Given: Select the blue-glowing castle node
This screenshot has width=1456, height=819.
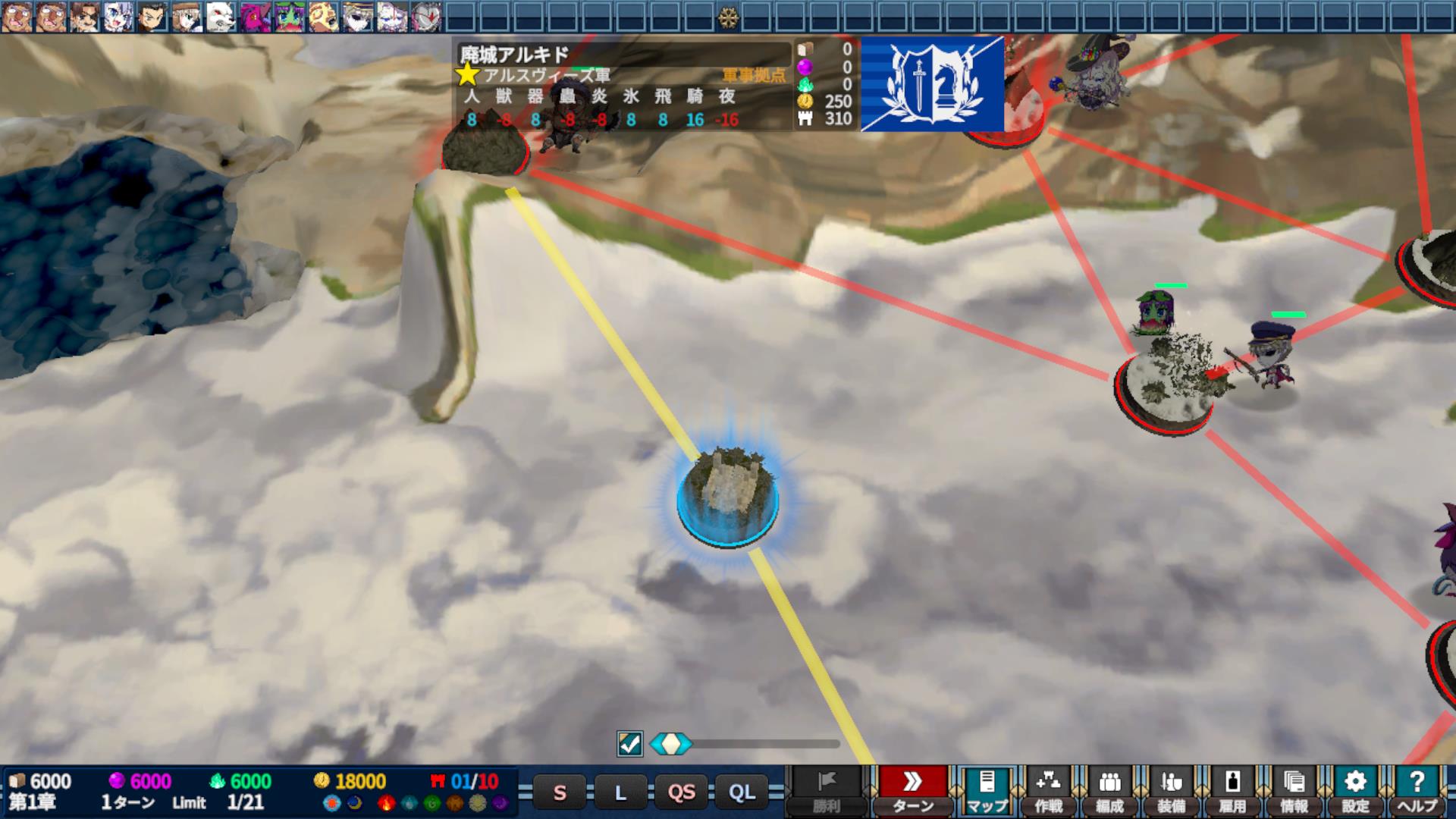Looking at the screenshot, I should tap(727, 497).
